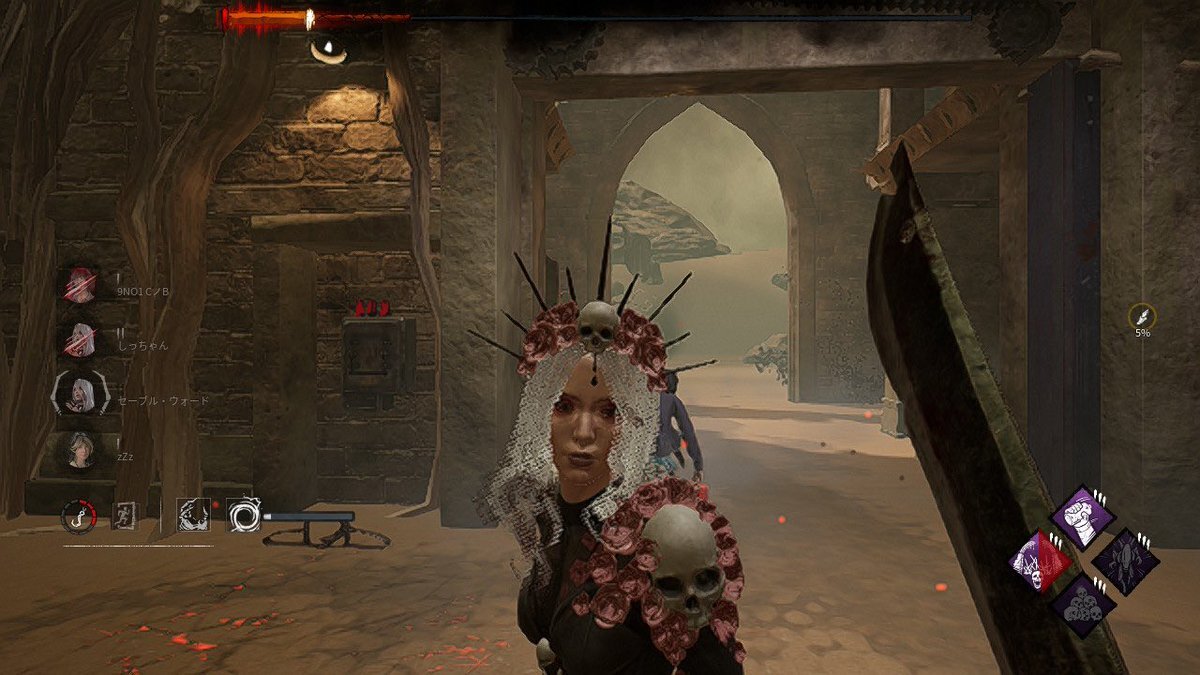Activate the swirling vortex power icon
The width and height of the screenshot is (1200, 675).
coord(243,516)
